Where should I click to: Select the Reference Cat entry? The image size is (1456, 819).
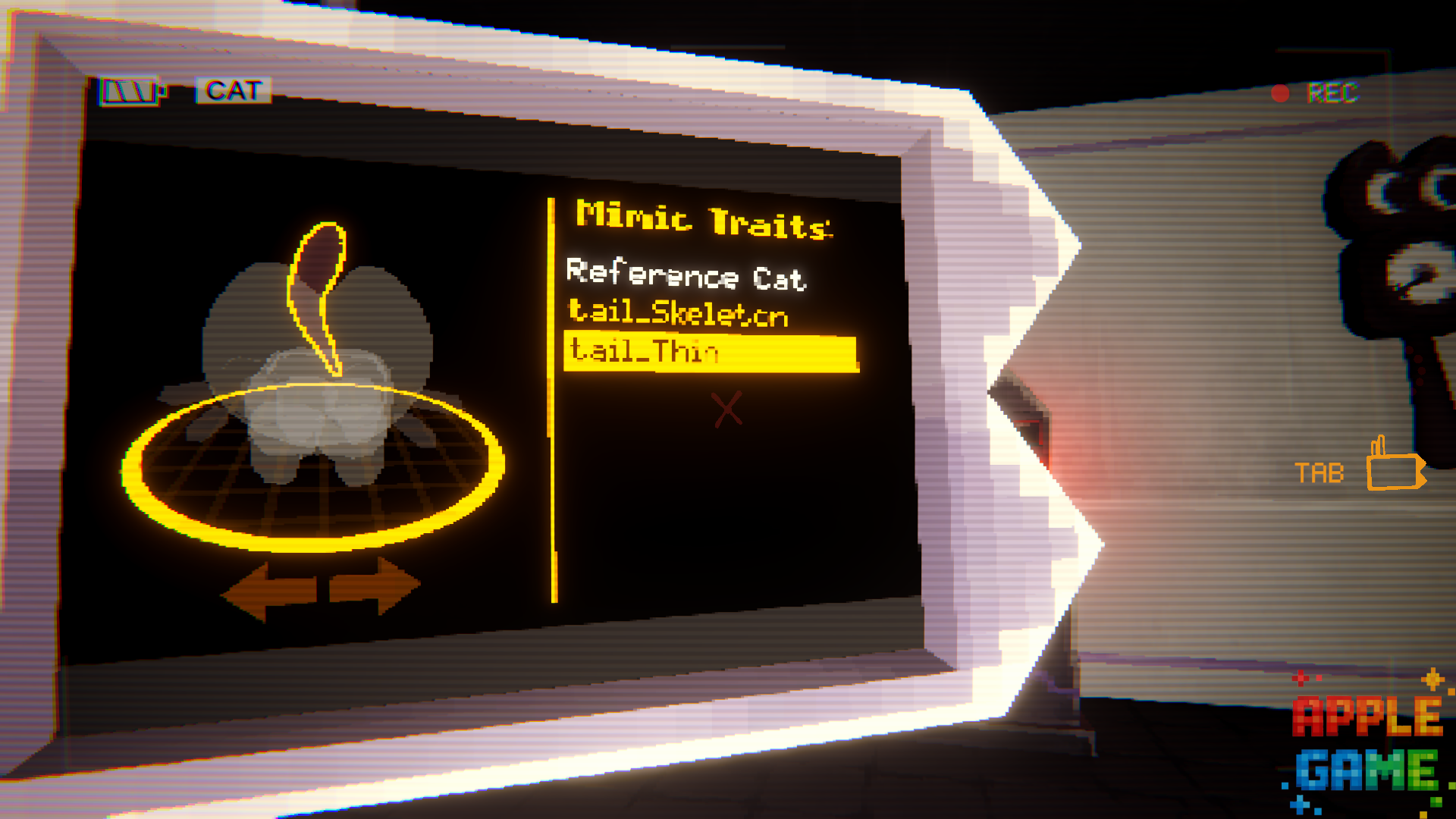pyautogui.click(x=686, y=275)
